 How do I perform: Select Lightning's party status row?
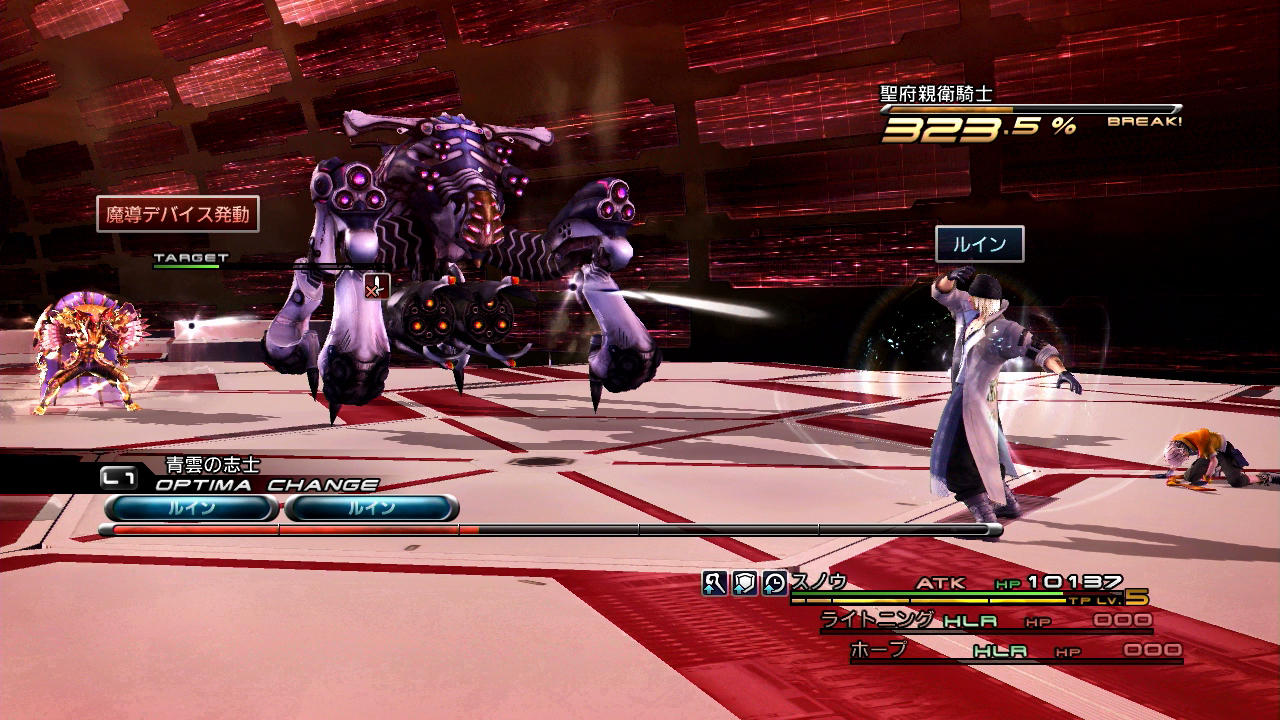(x=985, y=621)
